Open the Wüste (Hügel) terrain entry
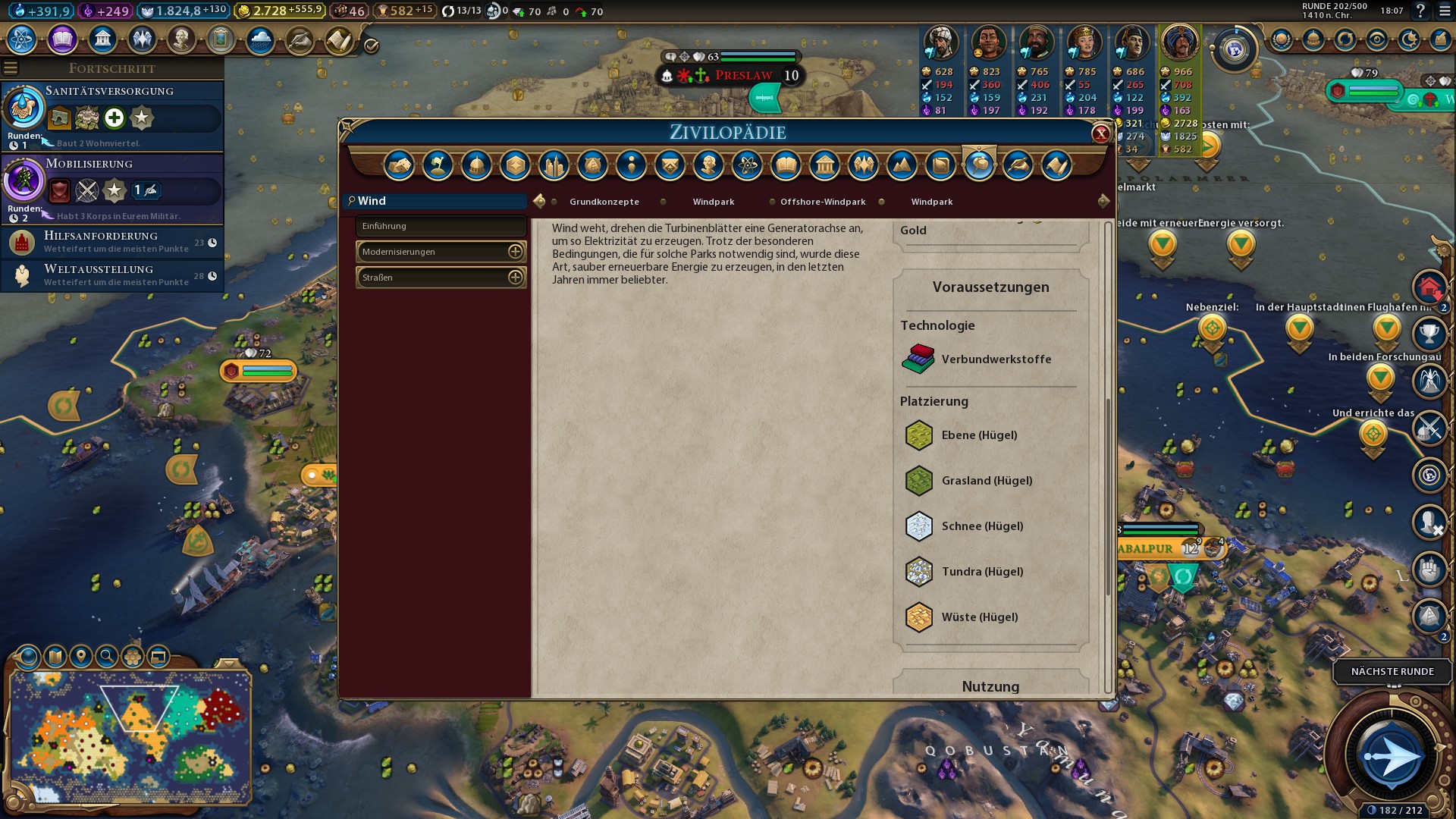 pyautogui.click(x=979, y=617)
